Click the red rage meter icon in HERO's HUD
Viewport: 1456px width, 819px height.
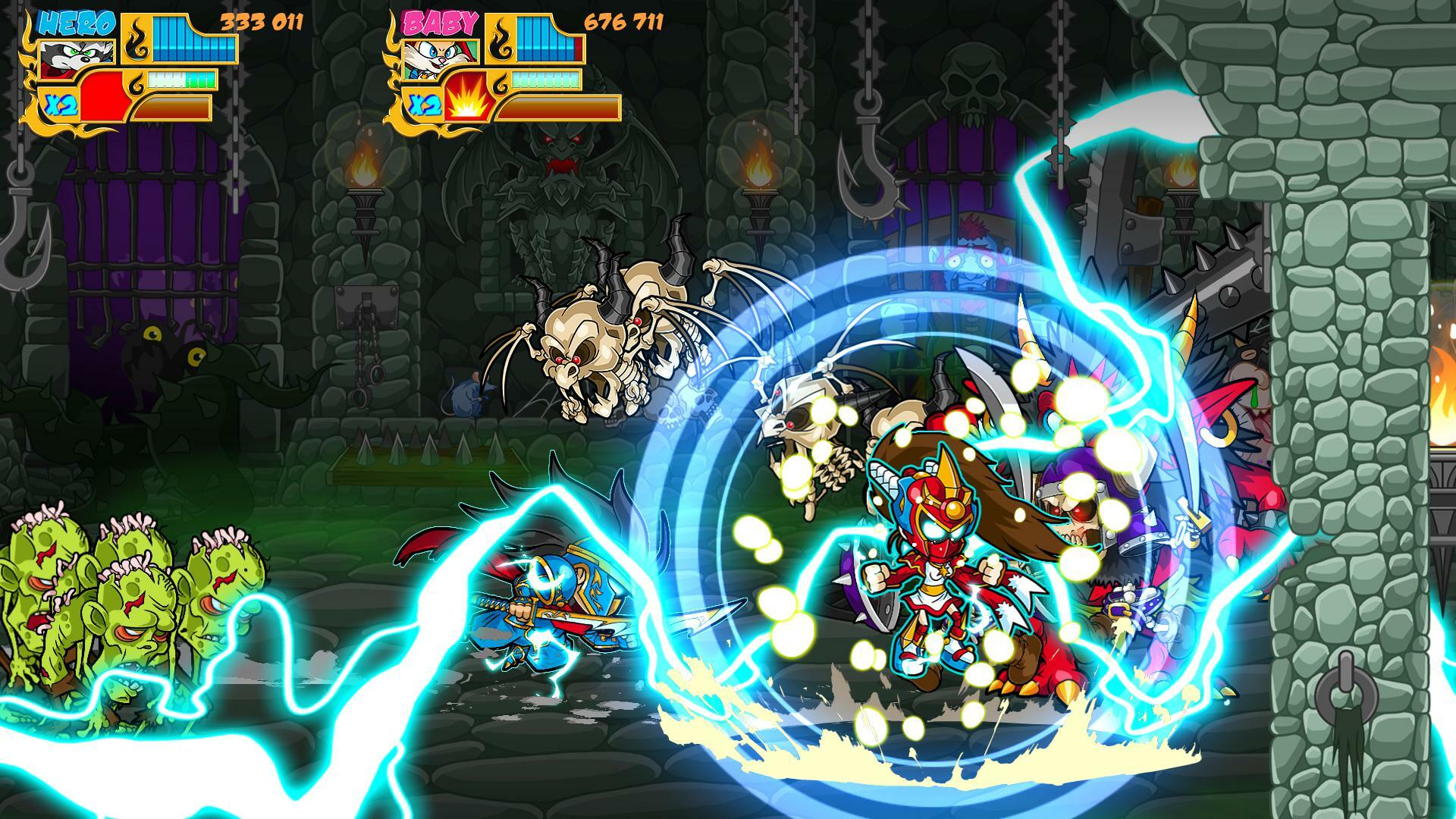point(103,96)
